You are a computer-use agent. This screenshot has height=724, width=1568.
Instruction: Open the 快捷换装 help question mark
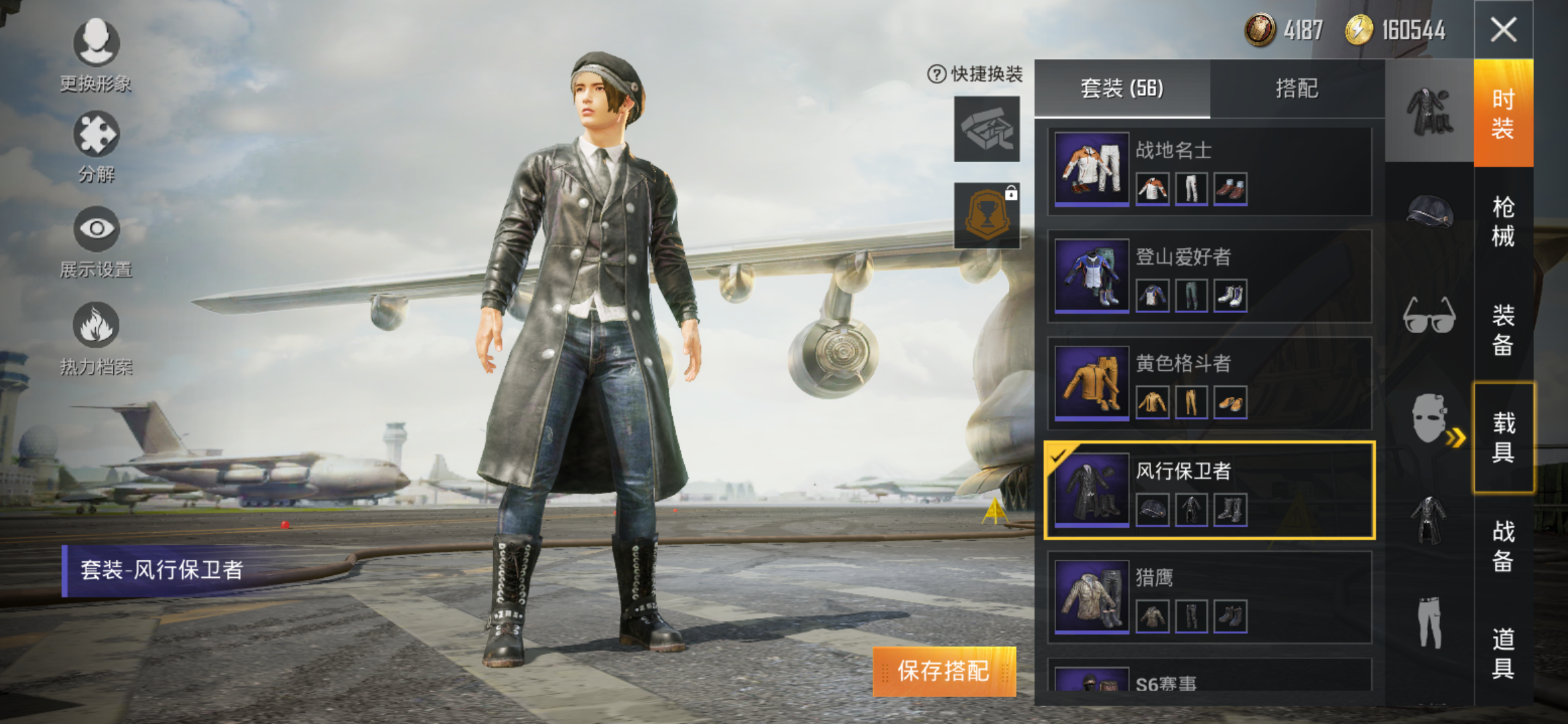[x=936, y=74]
